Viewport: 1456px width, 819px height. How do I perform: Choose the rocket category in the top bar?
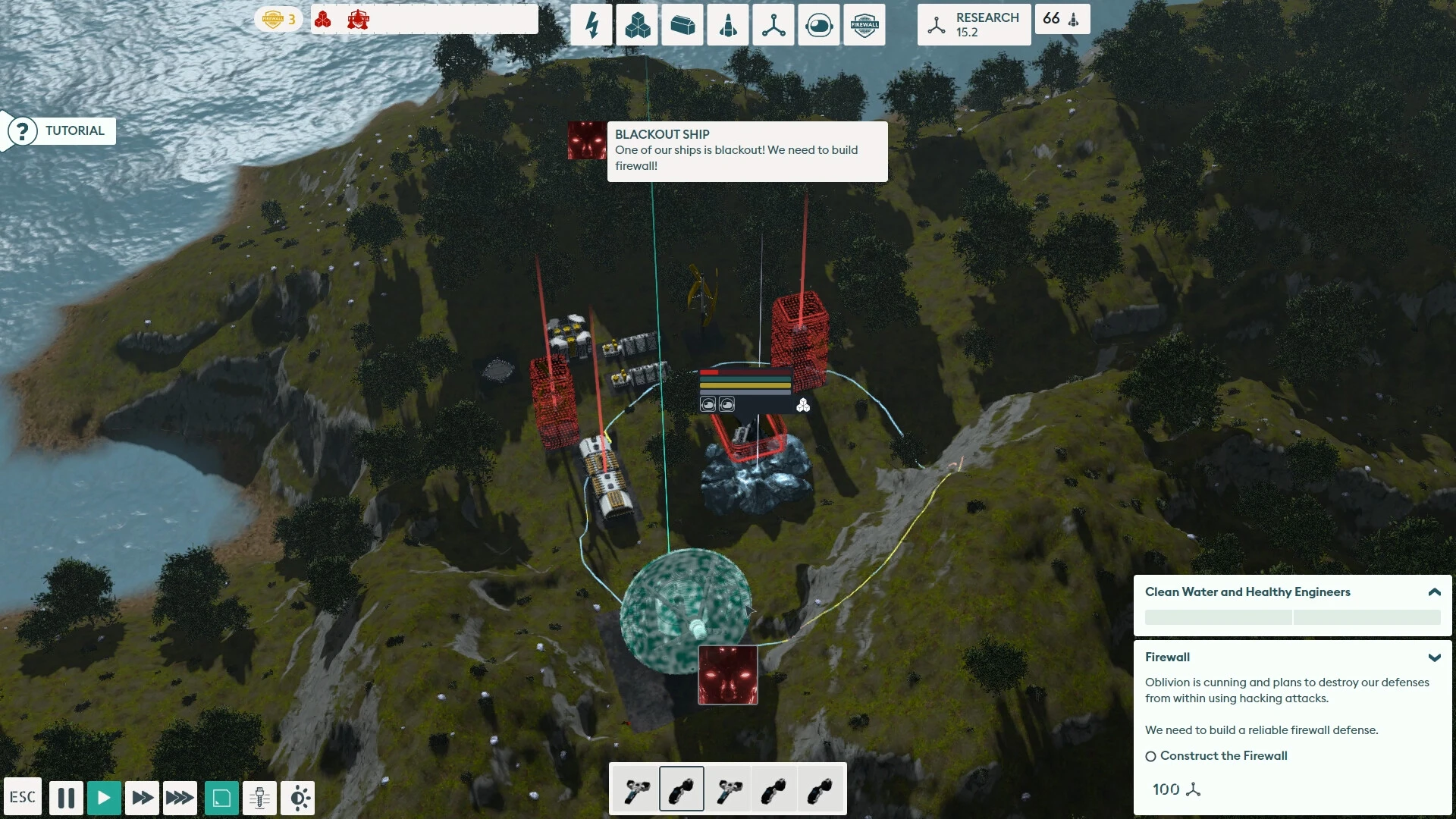(728, 26)
